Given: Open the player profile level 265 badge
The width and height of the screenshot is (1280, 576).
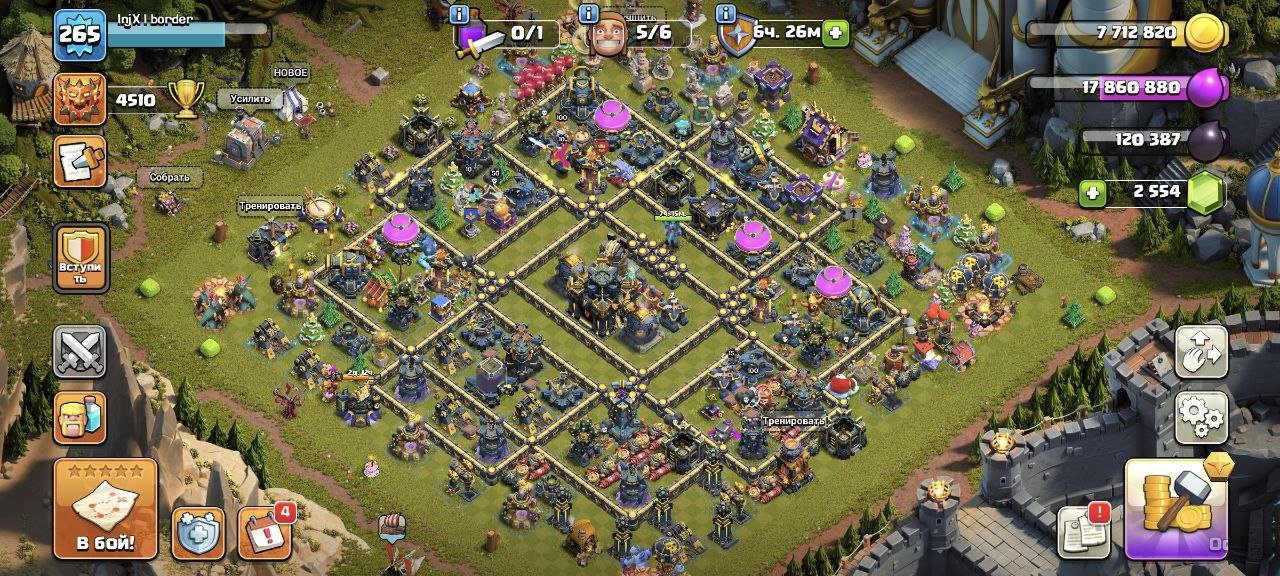Looking at the screenshot, I should point(79,35).
